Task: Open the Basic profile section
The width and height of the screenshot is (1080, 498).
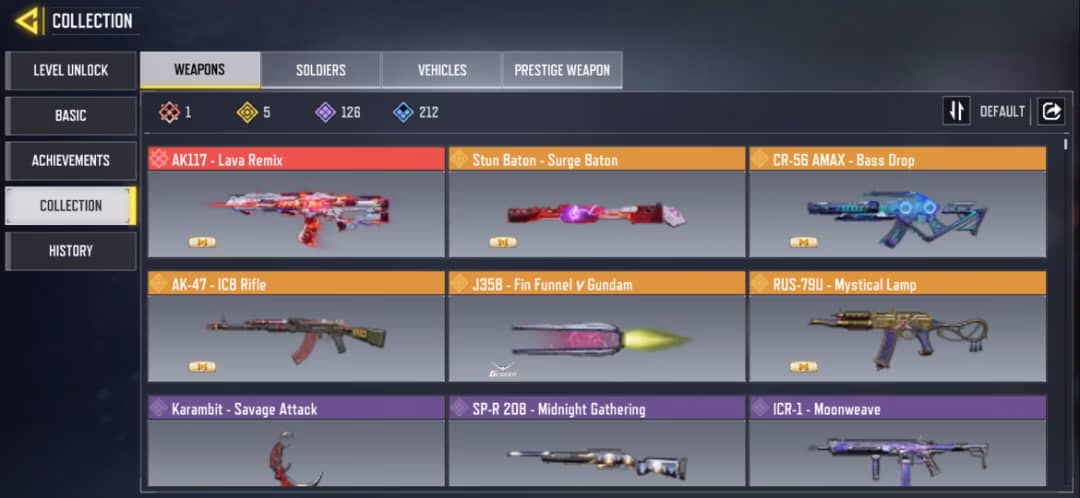Action: pos(70,116)
